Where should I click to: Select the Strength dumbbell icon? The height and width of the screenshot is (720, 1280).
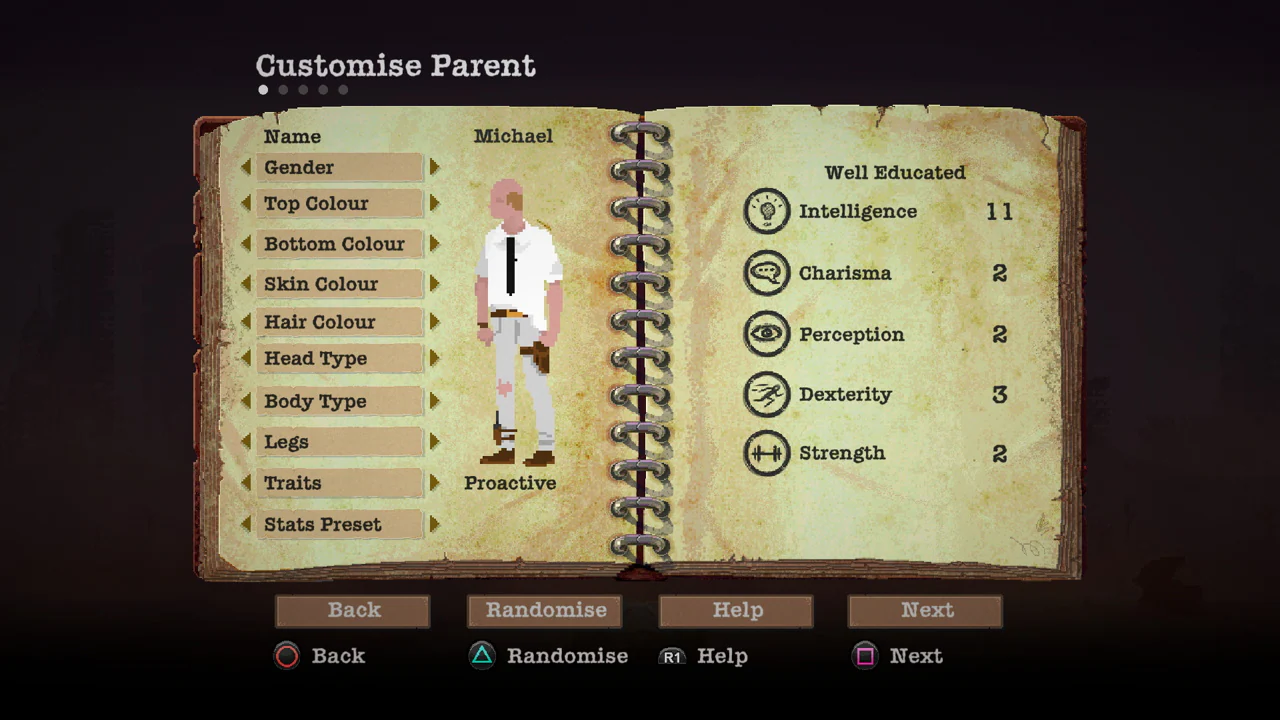coord(767,453)
